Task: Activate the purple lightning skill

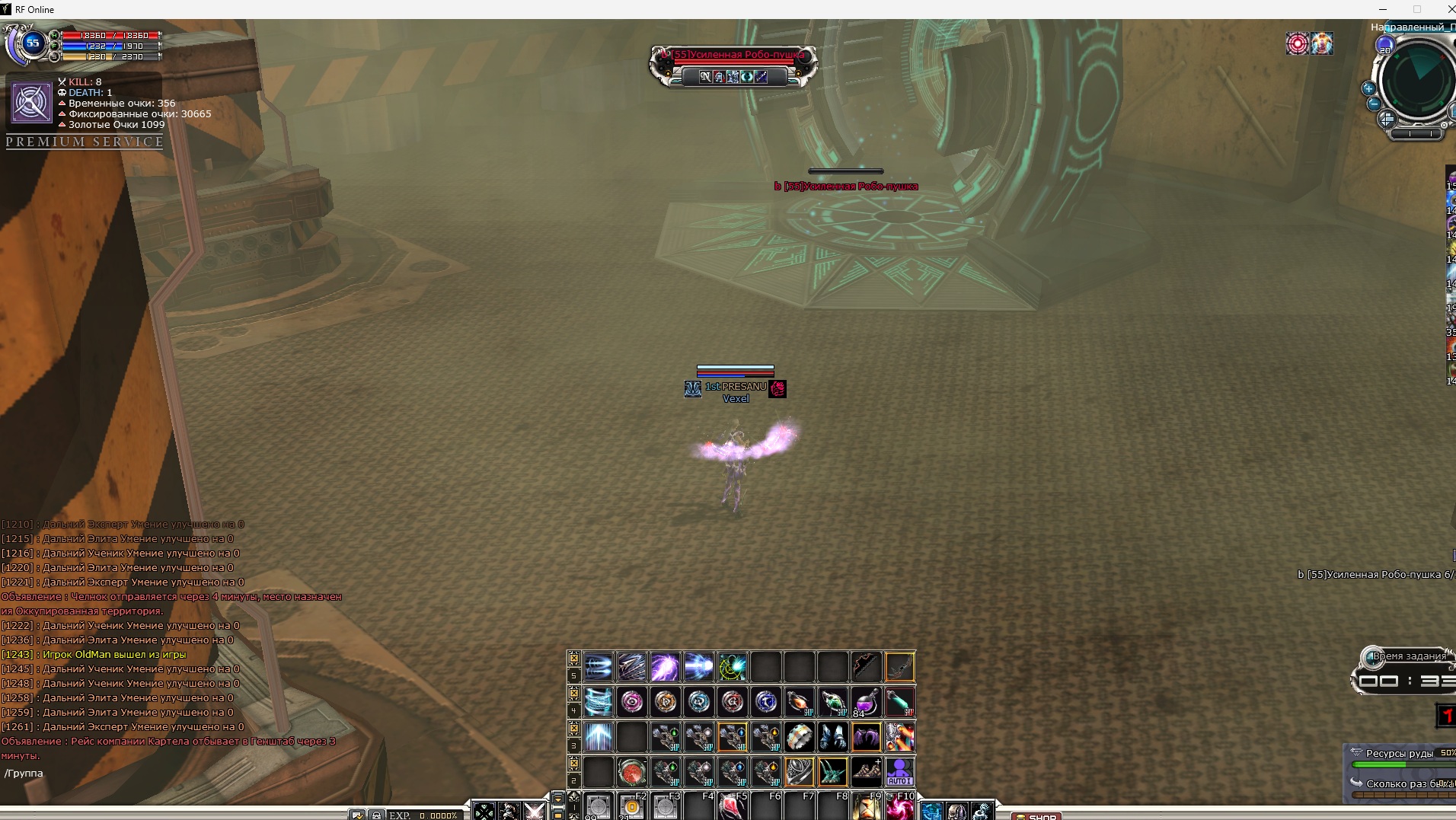Action: [665, 667]
